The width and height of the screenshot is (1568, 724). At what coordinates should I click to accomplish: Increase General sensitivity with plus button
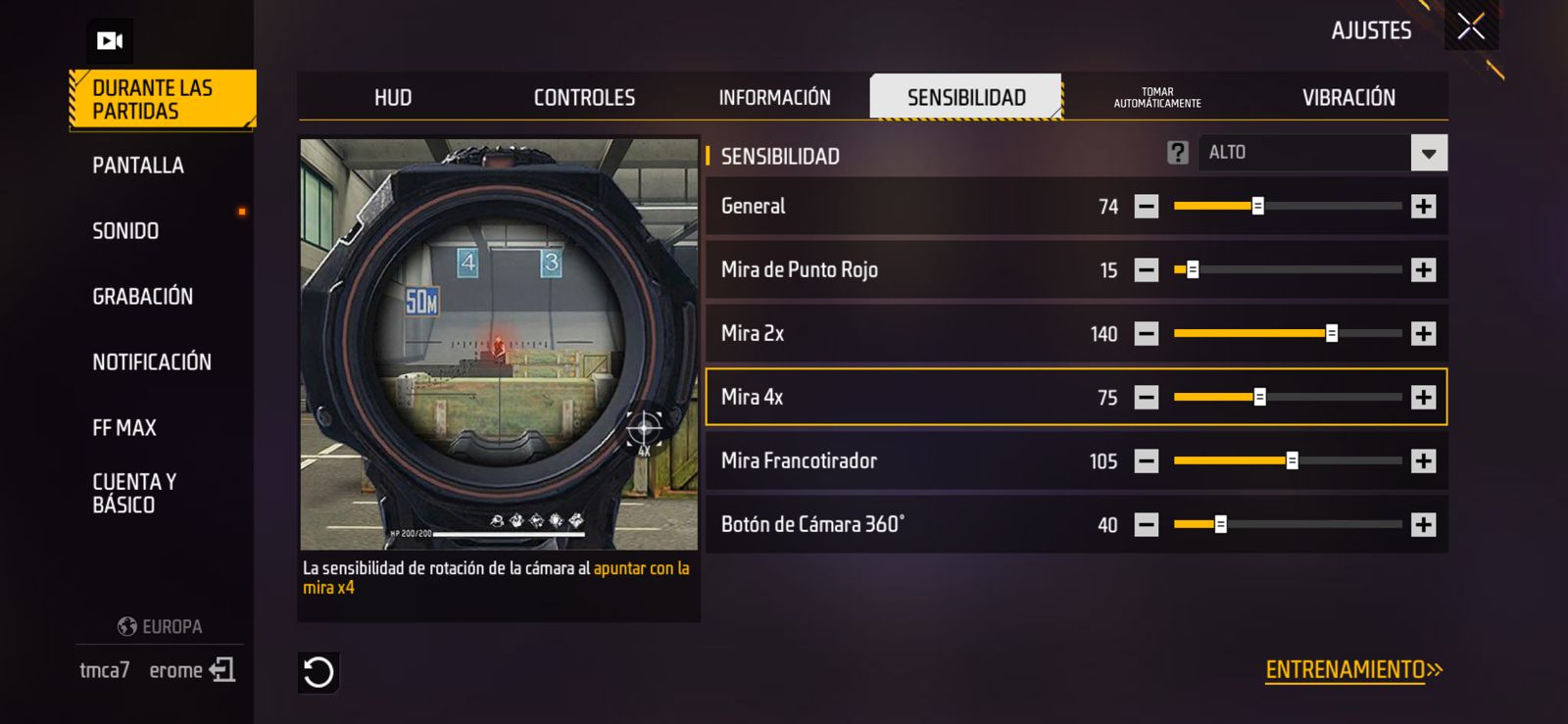(1423, 207)
